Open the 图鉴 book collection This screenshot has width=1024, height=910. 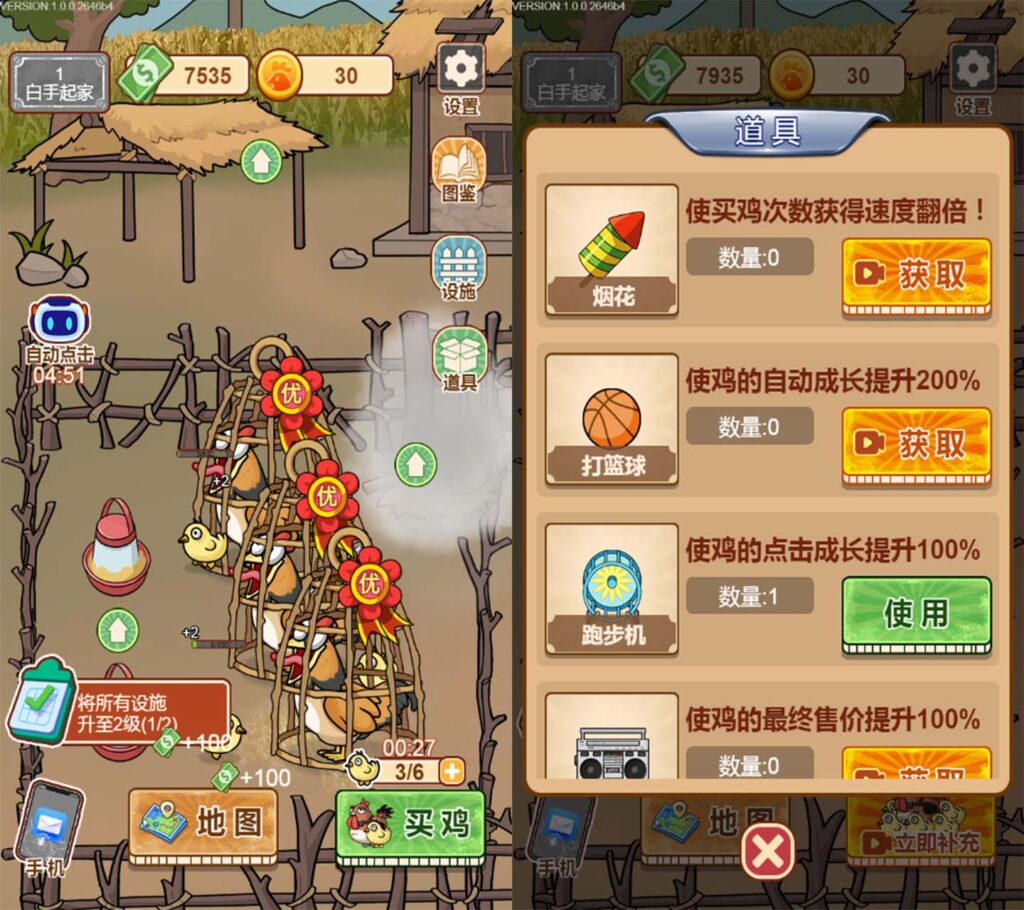click(x=459, y=170)
